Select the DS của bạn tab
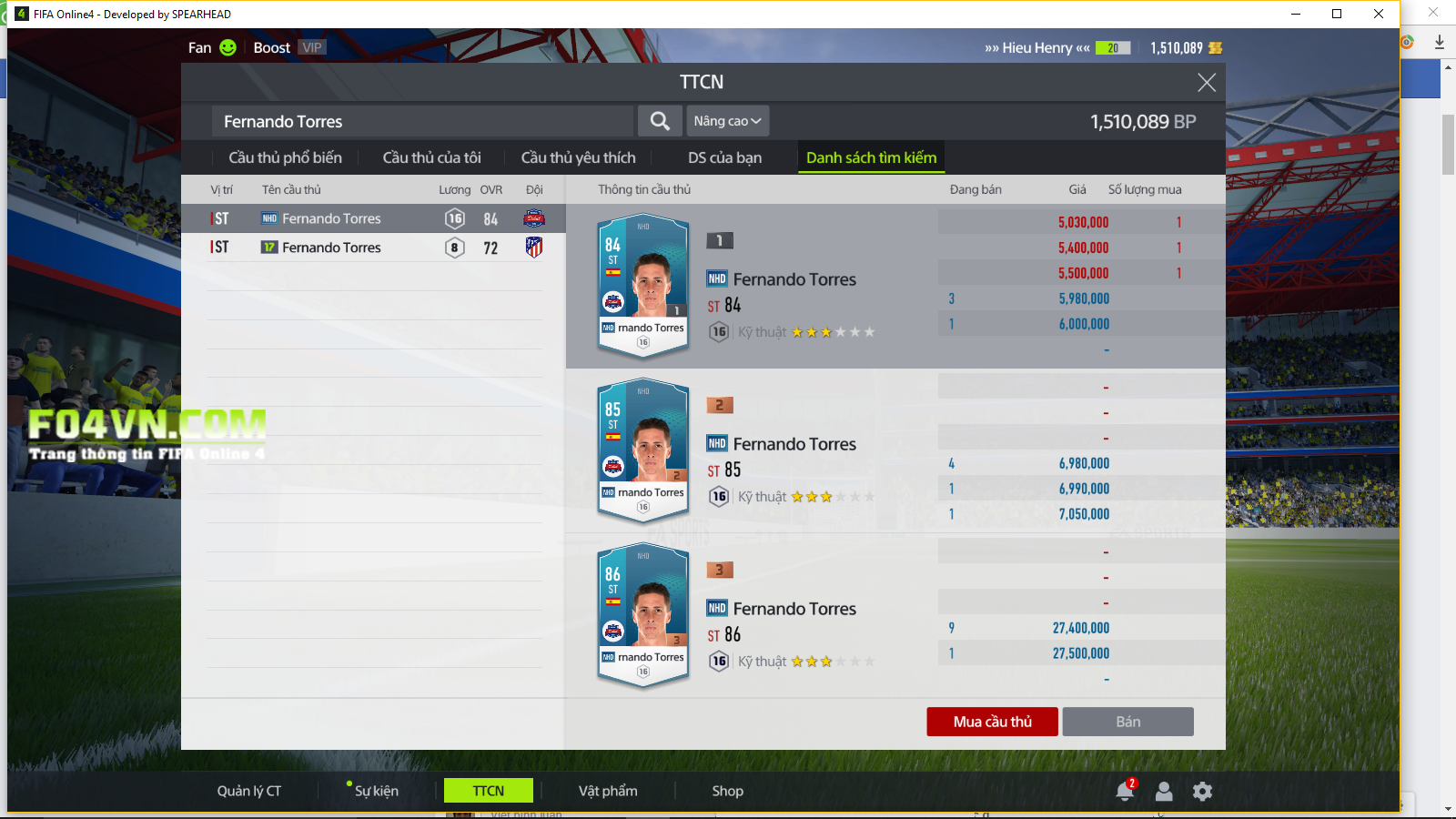The image size is (1456, 819). point(724,157)
